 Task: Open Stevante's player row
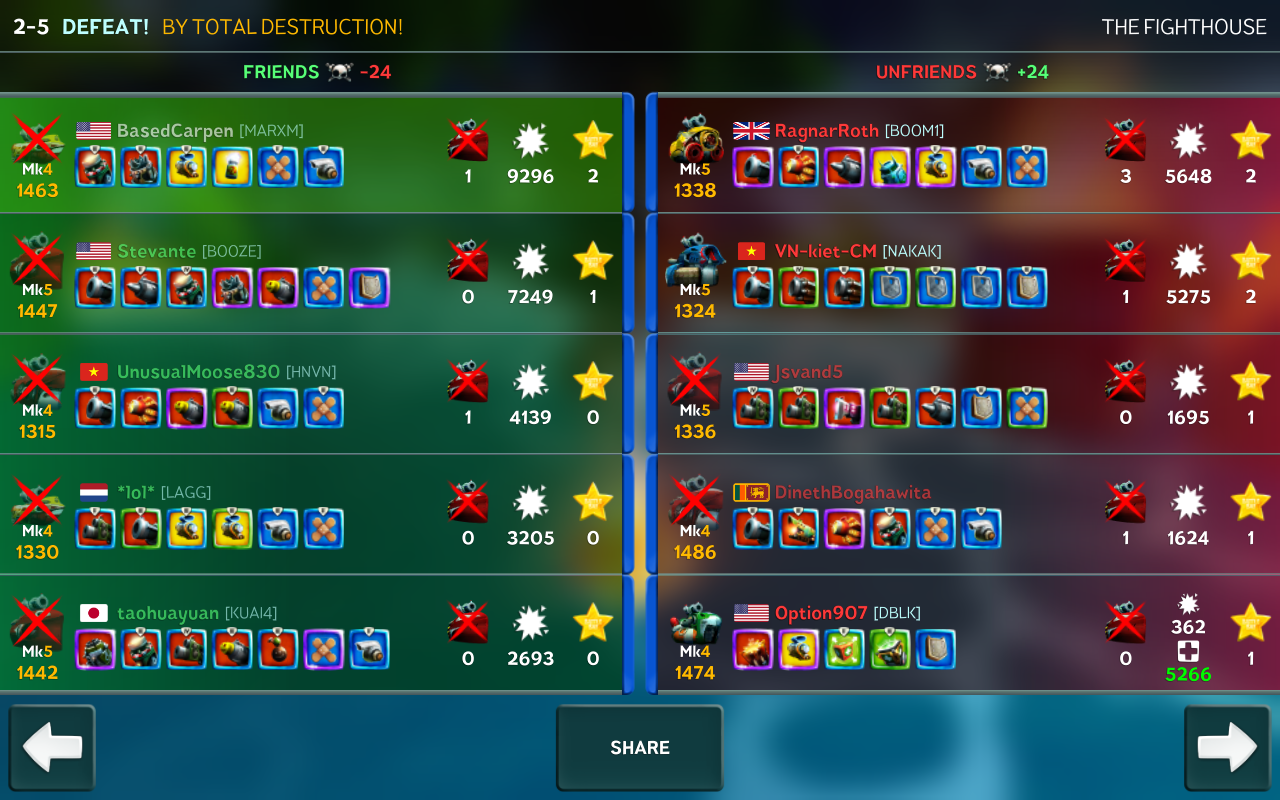click(x=310, y=274)
